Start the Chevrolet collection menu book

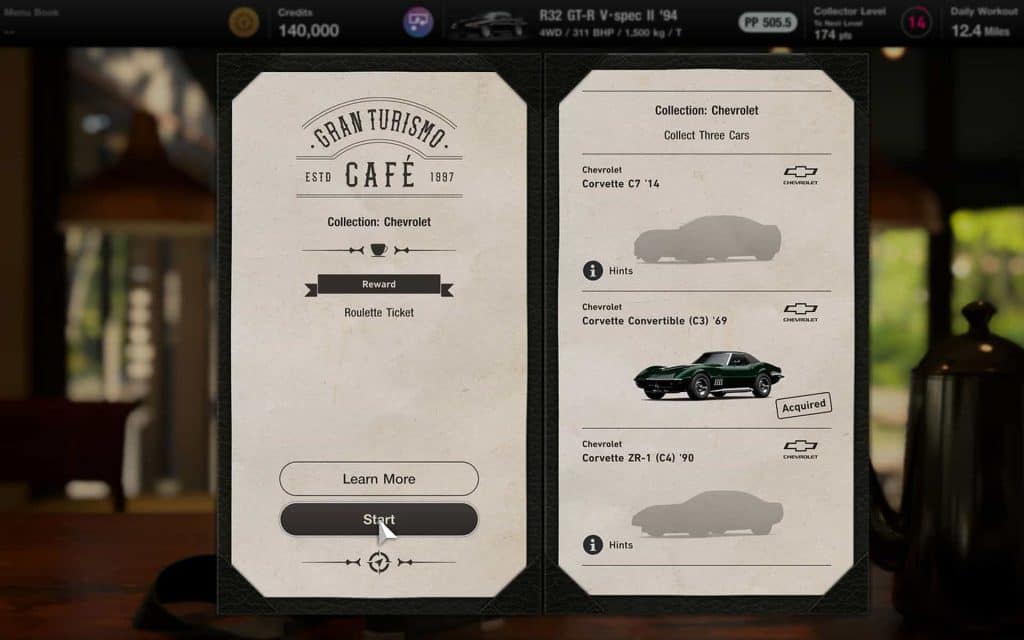378,519
